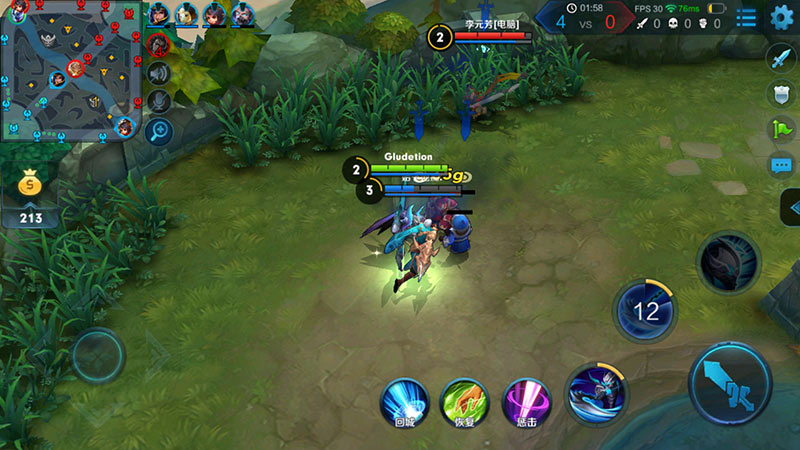
Task: Open the gold coin item shop
Action: coord(31,184)
